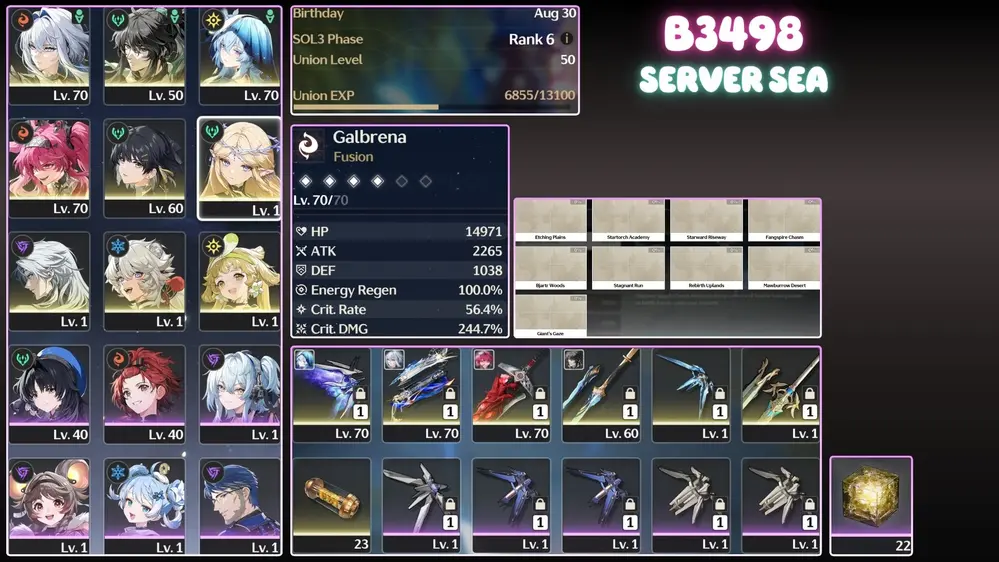This screenshot has width=999, height=562.
Task: Click the info icon beside Rank 6
Action: [x=567, y=39]
